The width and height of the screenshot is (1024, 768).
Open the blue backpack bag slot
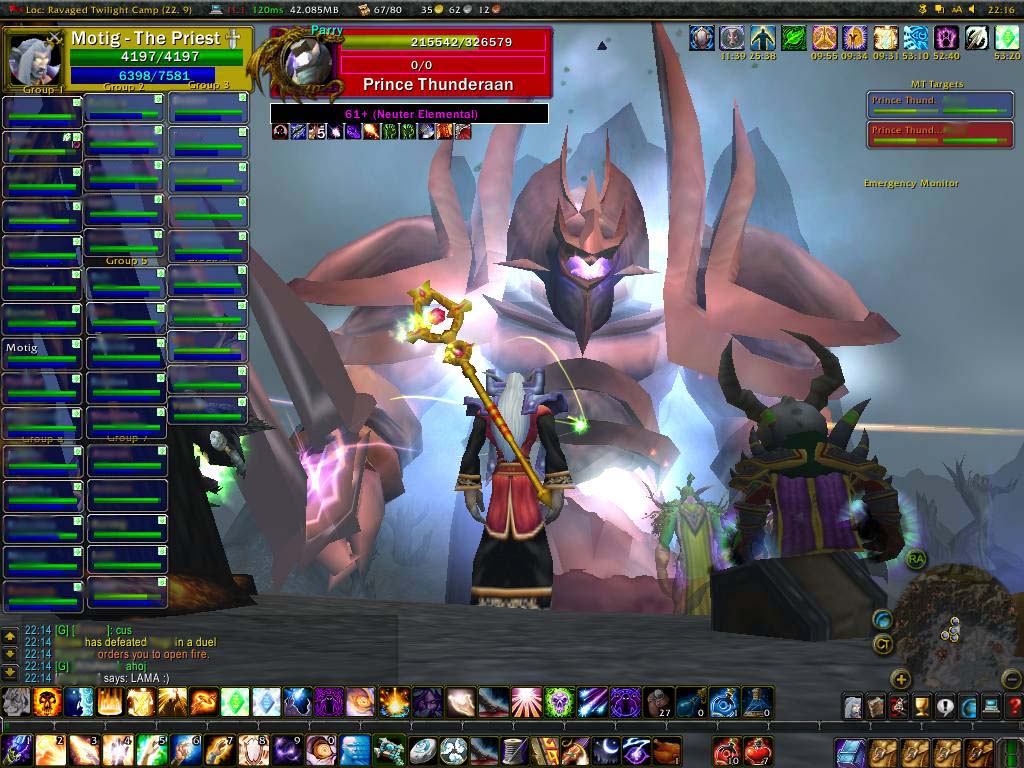pos(850,750)
